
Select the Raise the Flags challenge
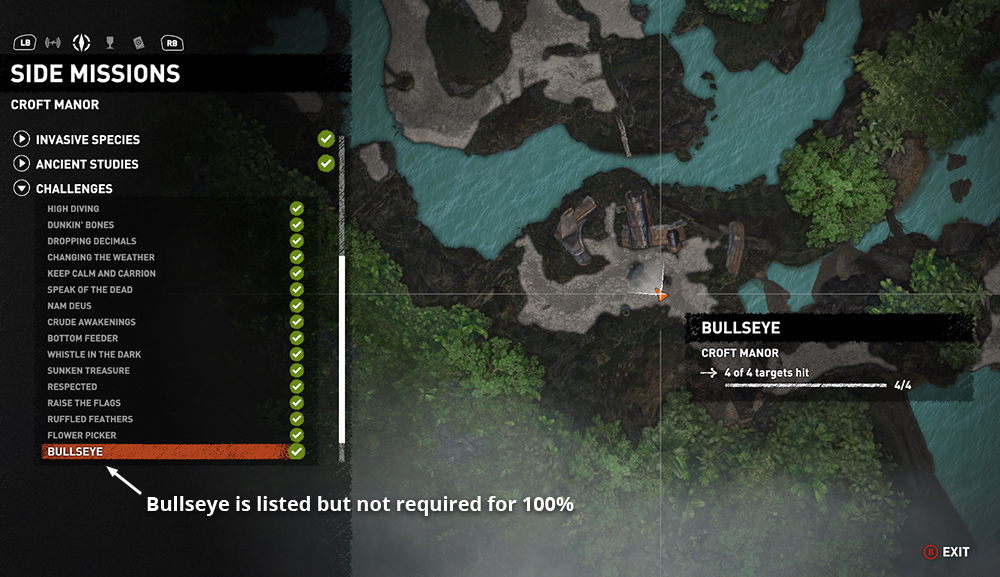(84, 403)
